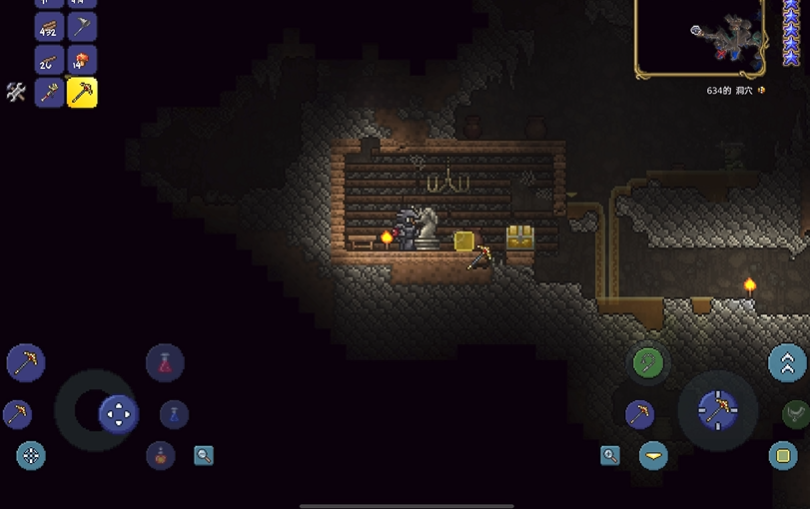Tap the right-side zoom in magnifier

[x=610, y=456]
